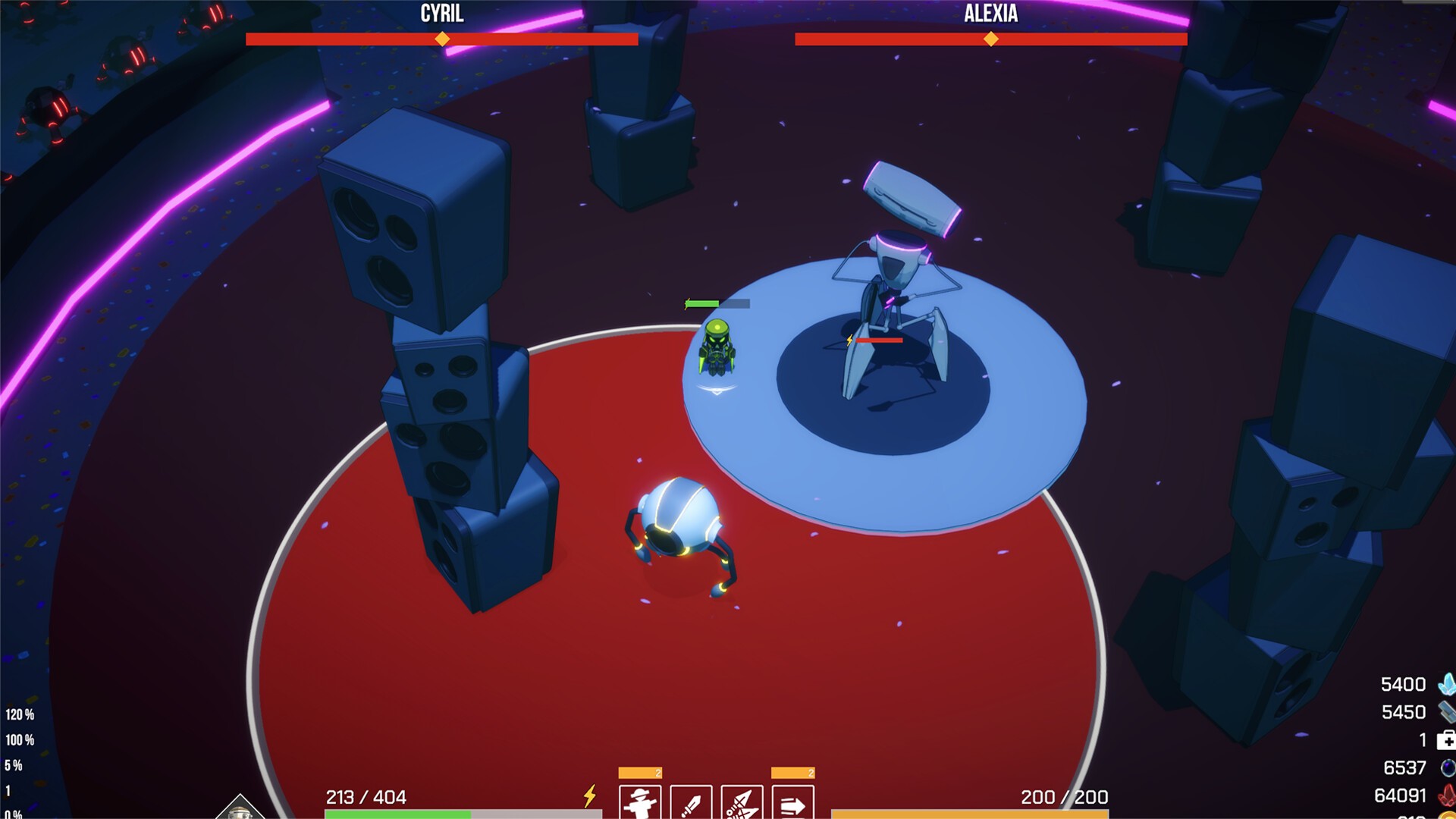
Task: Trigger the arrow dash ability
Action: tap(792, 803)
